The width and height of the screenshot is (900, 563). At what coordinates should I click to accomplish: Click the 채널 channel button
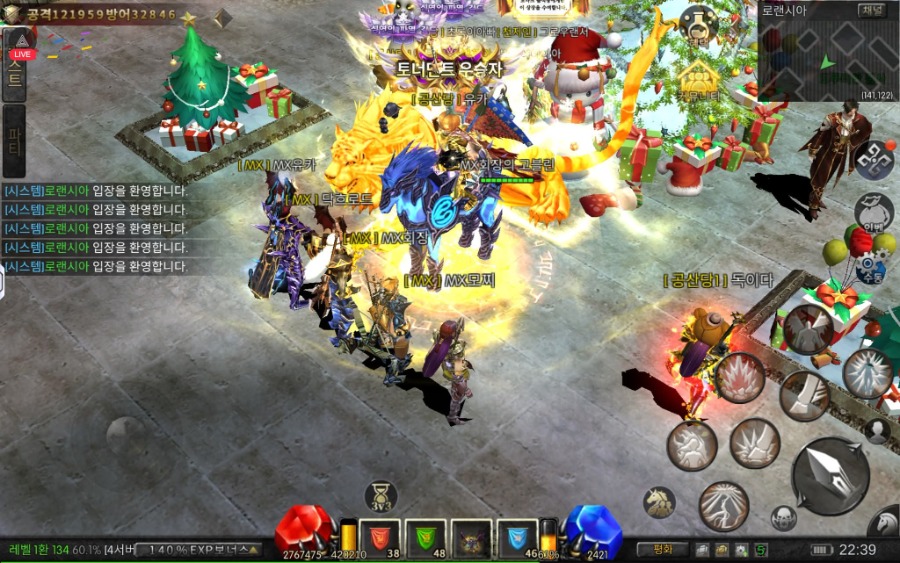(x=871, y=11)
